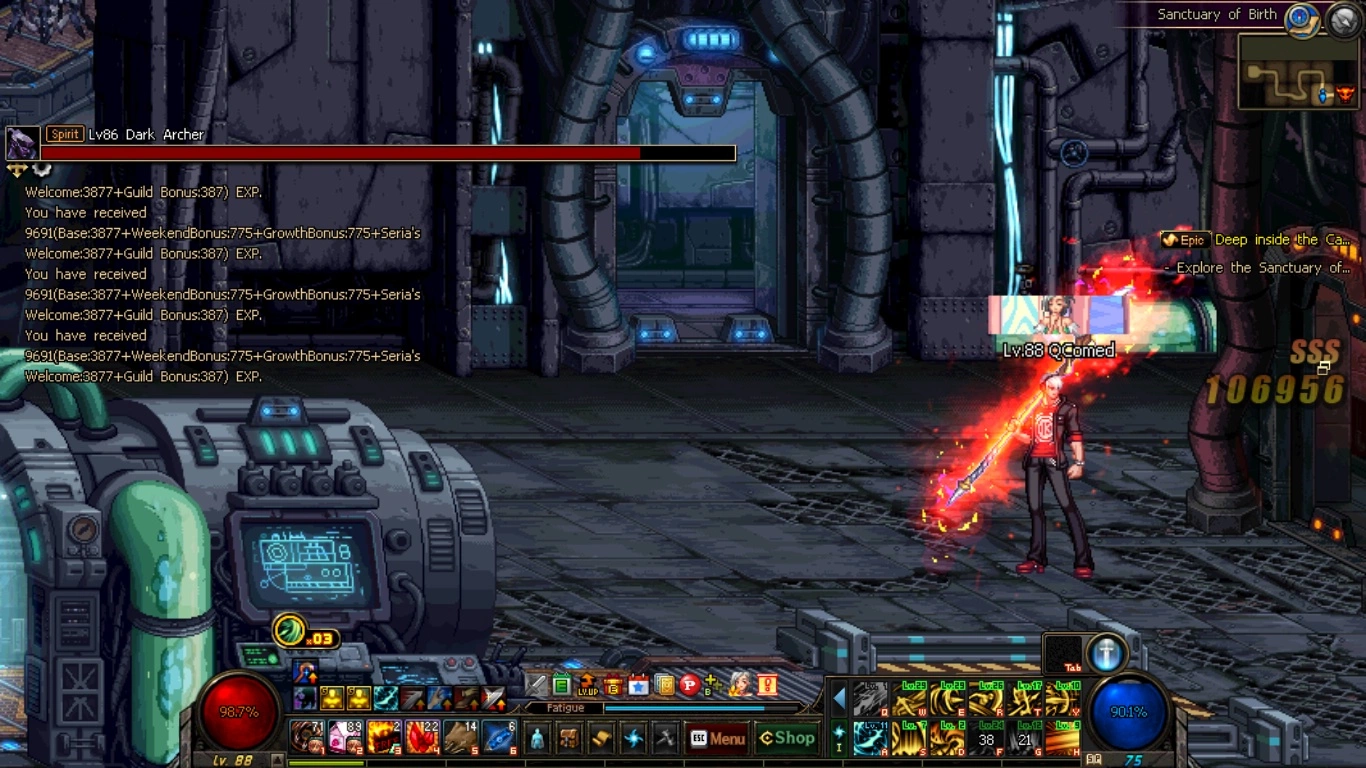Click the compass map button beside dungeon name

tap(1300, 17)
